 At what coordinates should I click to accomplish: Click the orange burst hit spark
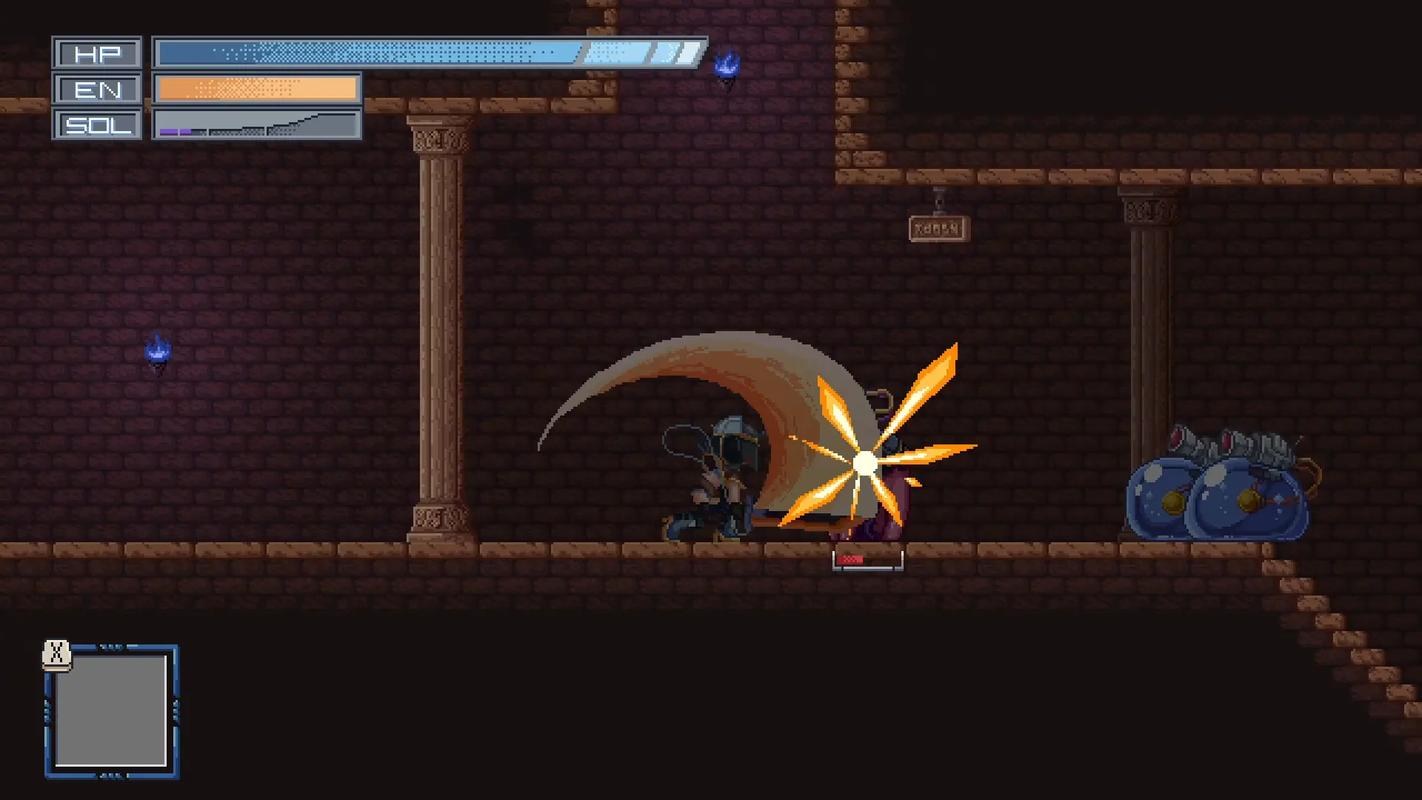pos(863,463)
